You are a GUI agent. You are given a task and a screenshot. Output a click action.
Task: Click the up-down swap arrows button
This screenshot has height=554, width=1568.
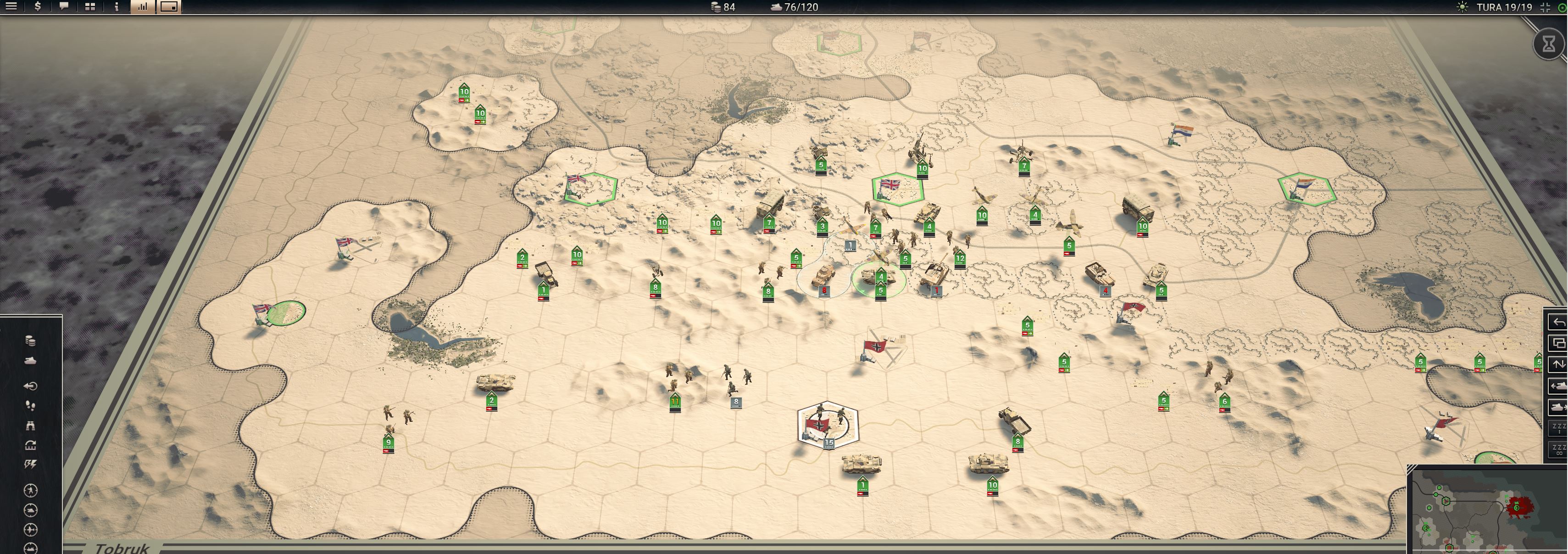[x=1558, y=364]
